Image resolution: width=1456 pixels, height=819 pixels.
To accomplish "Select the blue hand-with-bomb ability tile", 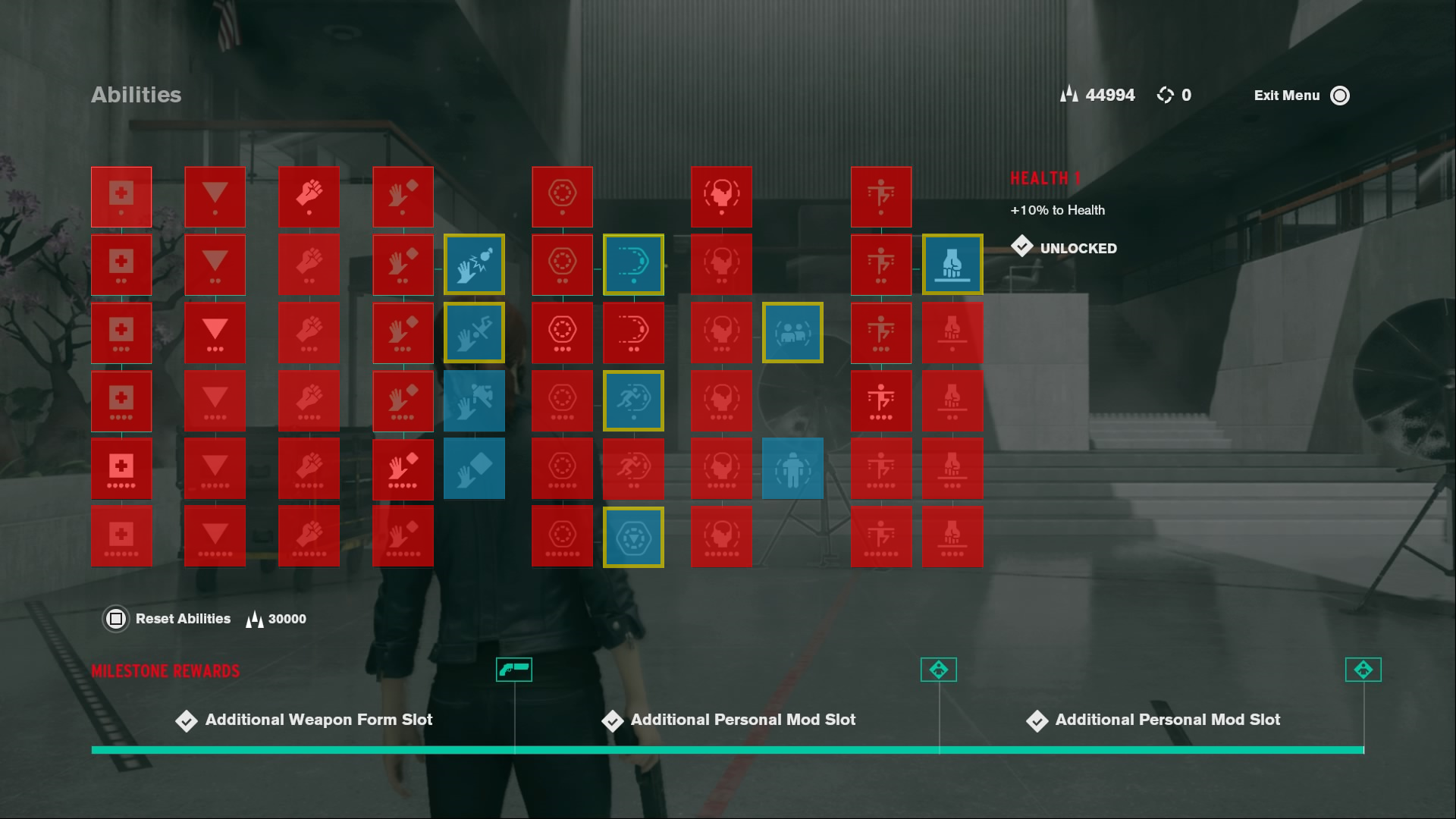I will (x=474, y=264).
